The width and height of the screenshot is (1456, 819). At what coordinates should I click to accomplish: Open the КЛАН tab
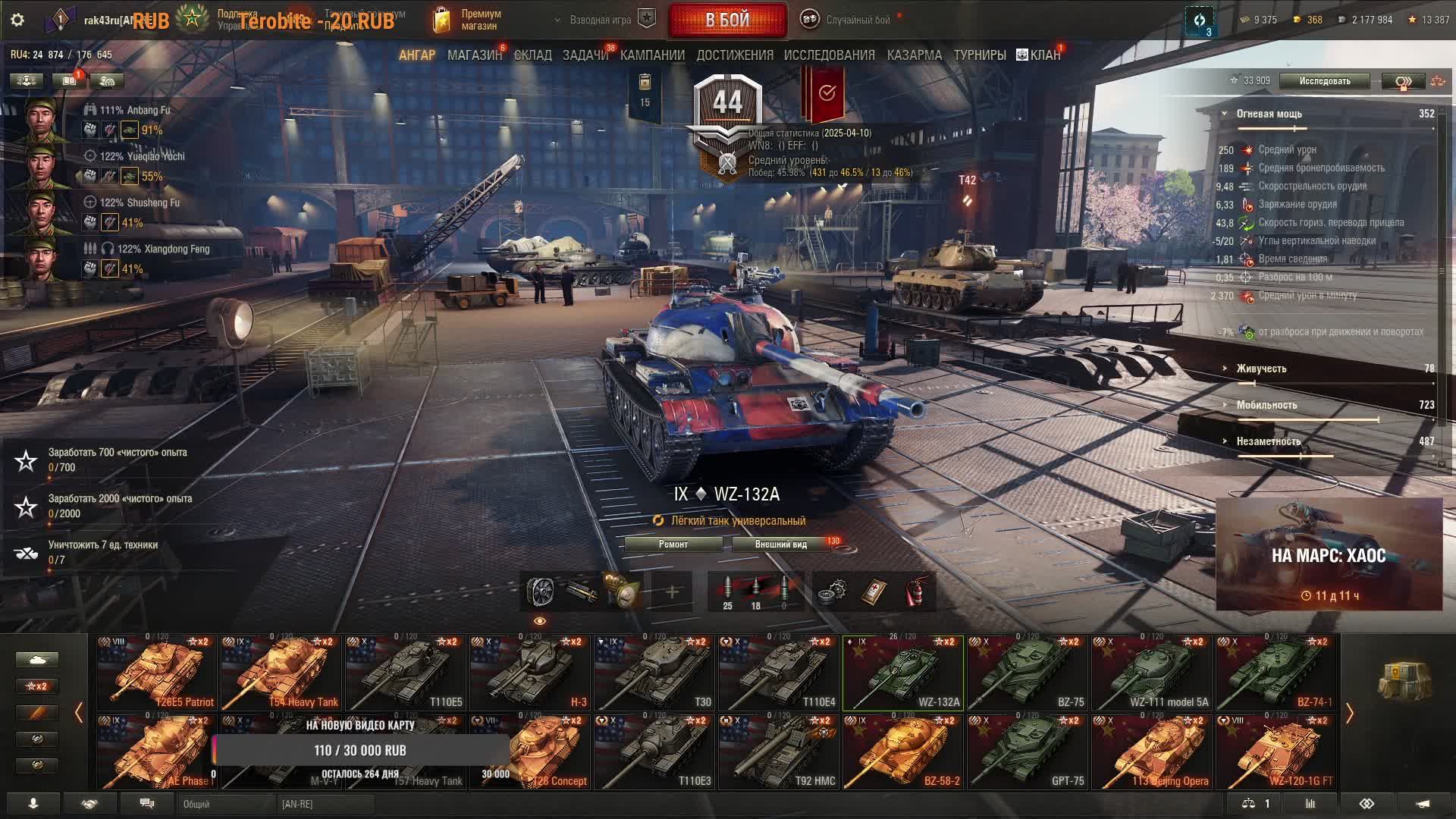(1039, 55)
